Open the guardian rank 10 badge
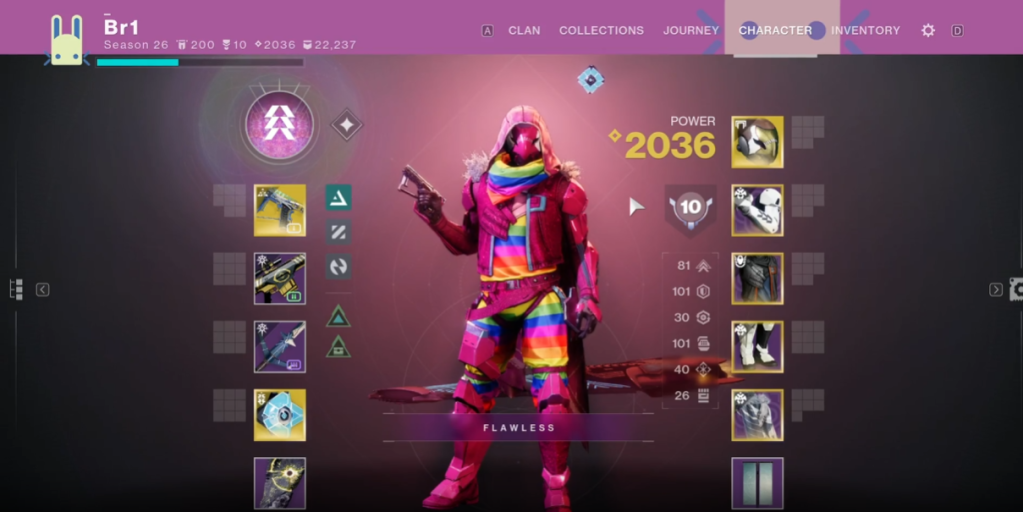This screenshot has width=1023, height=512. [x=690, y=208]
